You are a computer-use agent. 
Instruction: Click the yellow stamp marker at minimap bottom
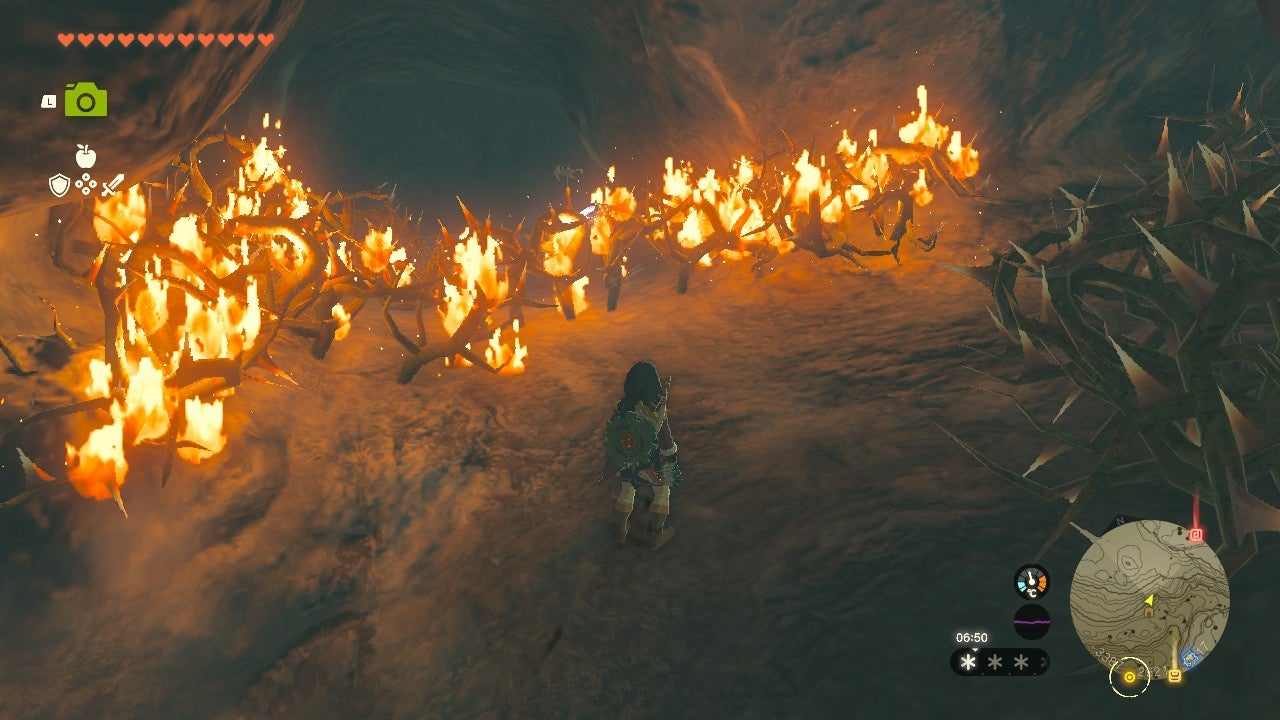pos(1175,675)
